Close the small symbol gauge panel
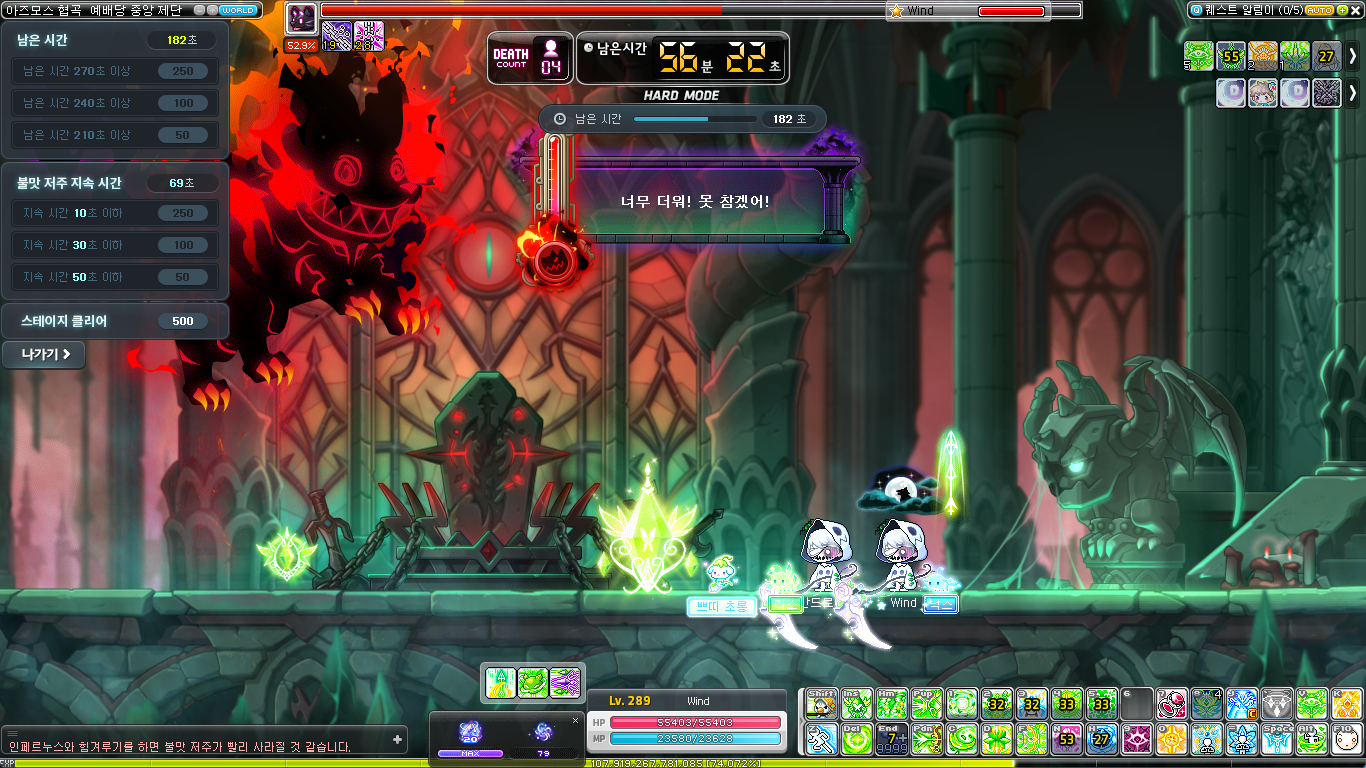This screenshot has height=768, width=1366. click(575, 720)
